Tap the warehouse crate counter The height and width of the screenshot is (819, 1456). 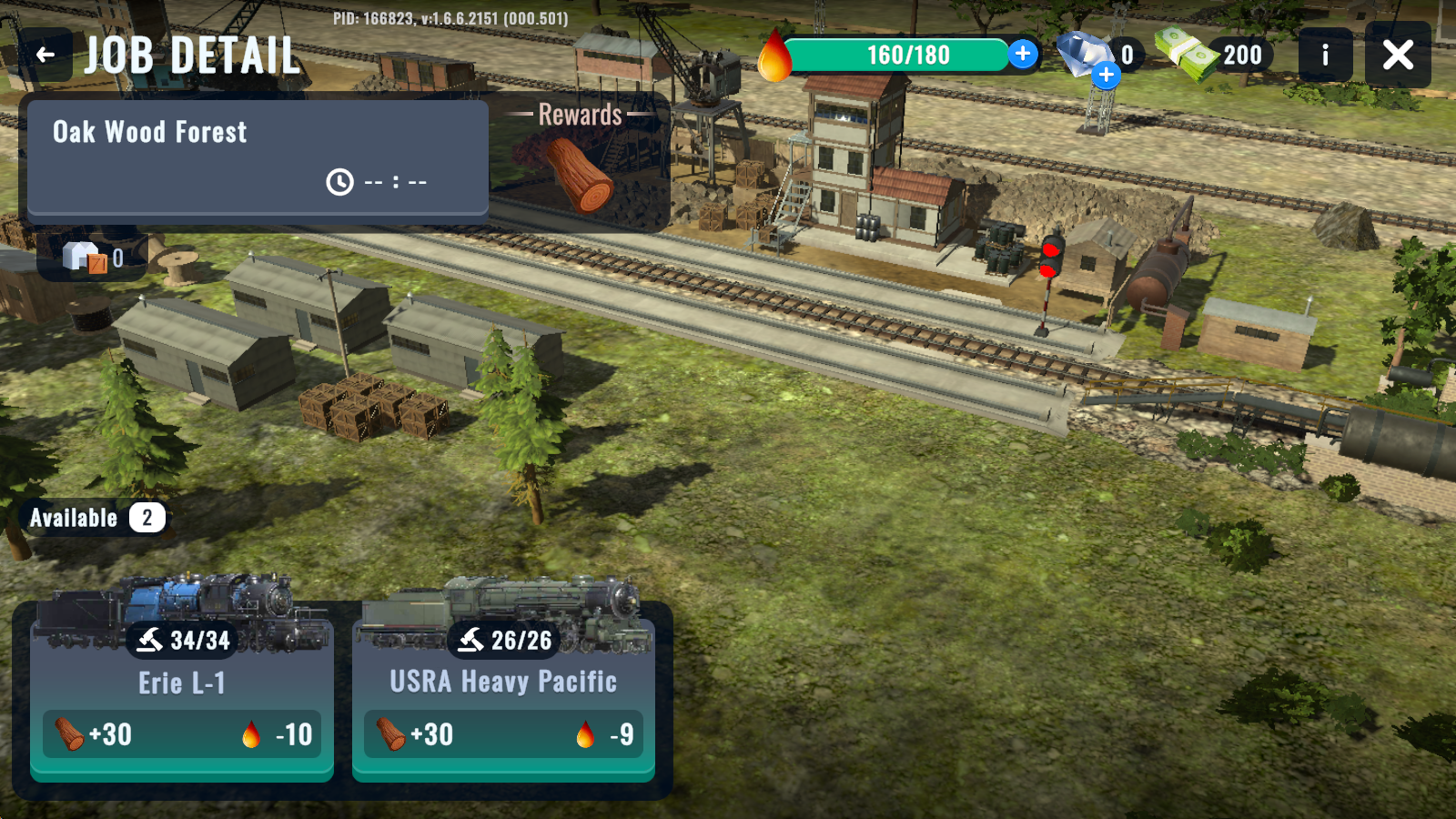tap(92, 258)
